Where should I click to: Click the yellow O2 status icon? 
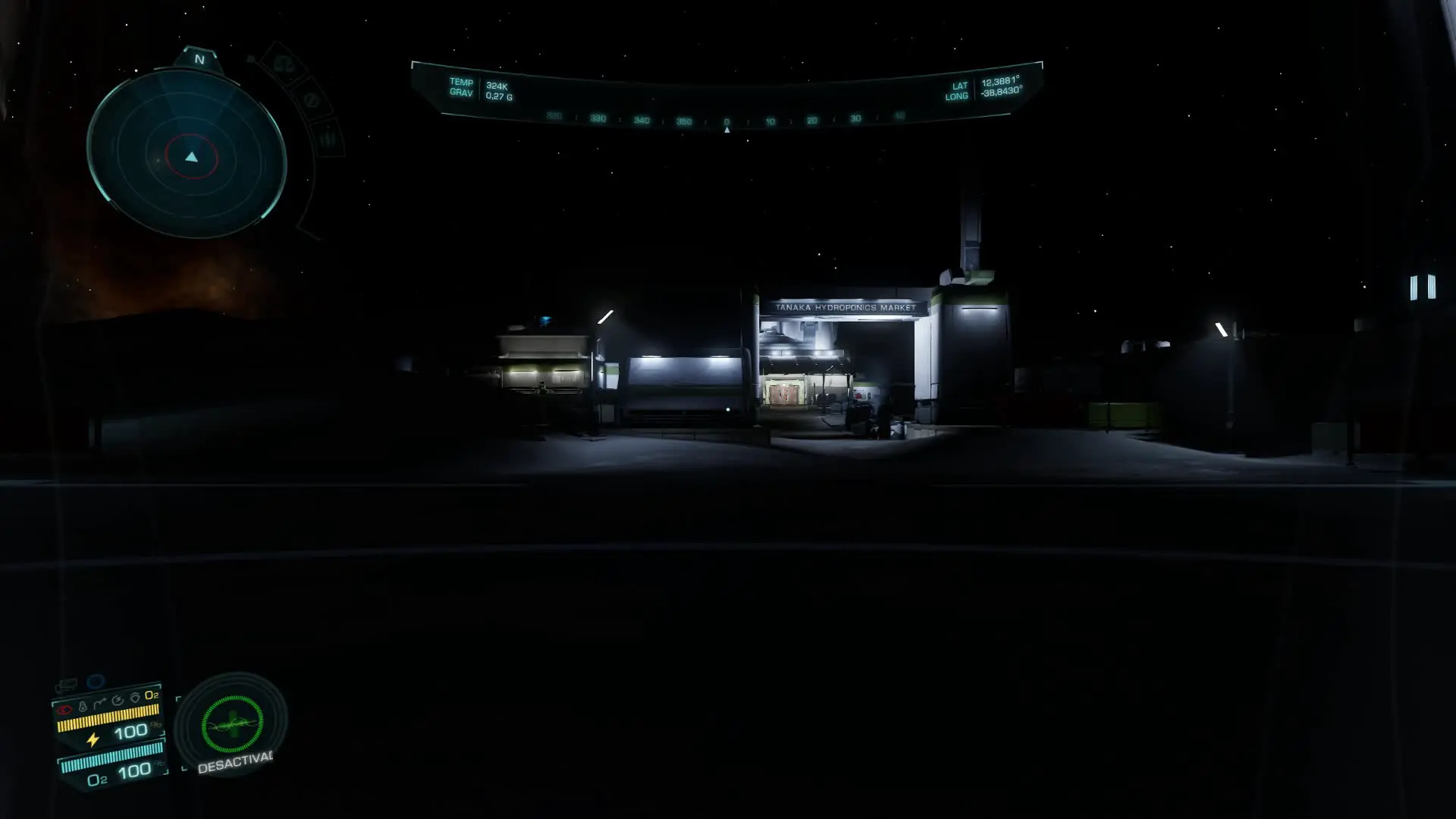pyautogui.click(x=152, y=695)
